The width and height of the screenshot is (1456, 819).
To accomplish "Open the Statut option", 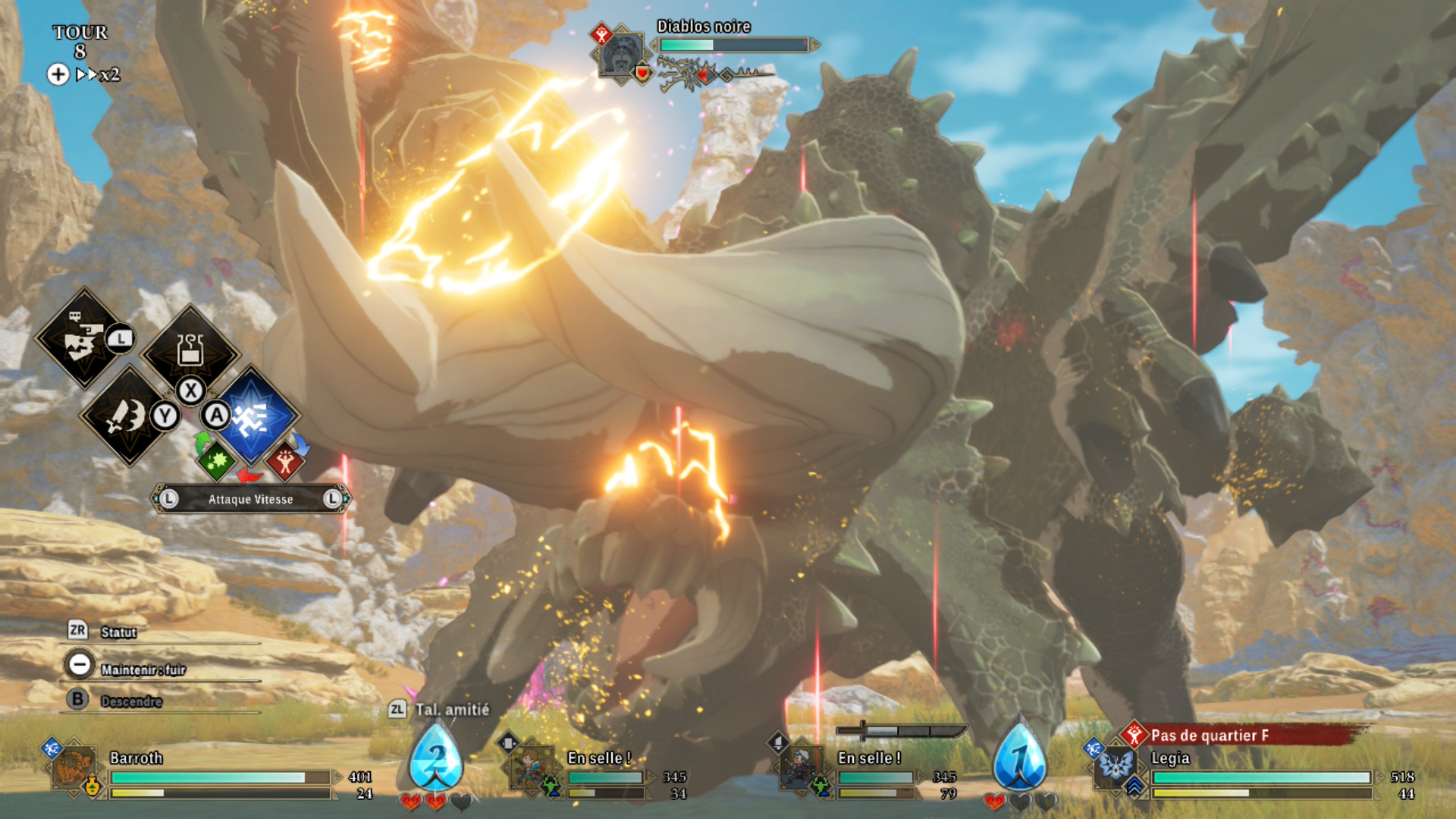I will coord(118,632).
